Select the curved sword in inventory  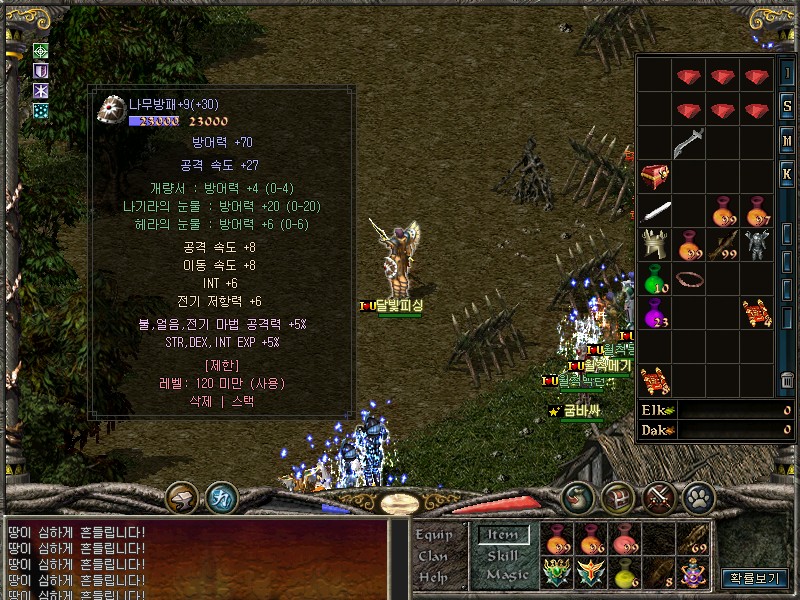tap(689, 144)
